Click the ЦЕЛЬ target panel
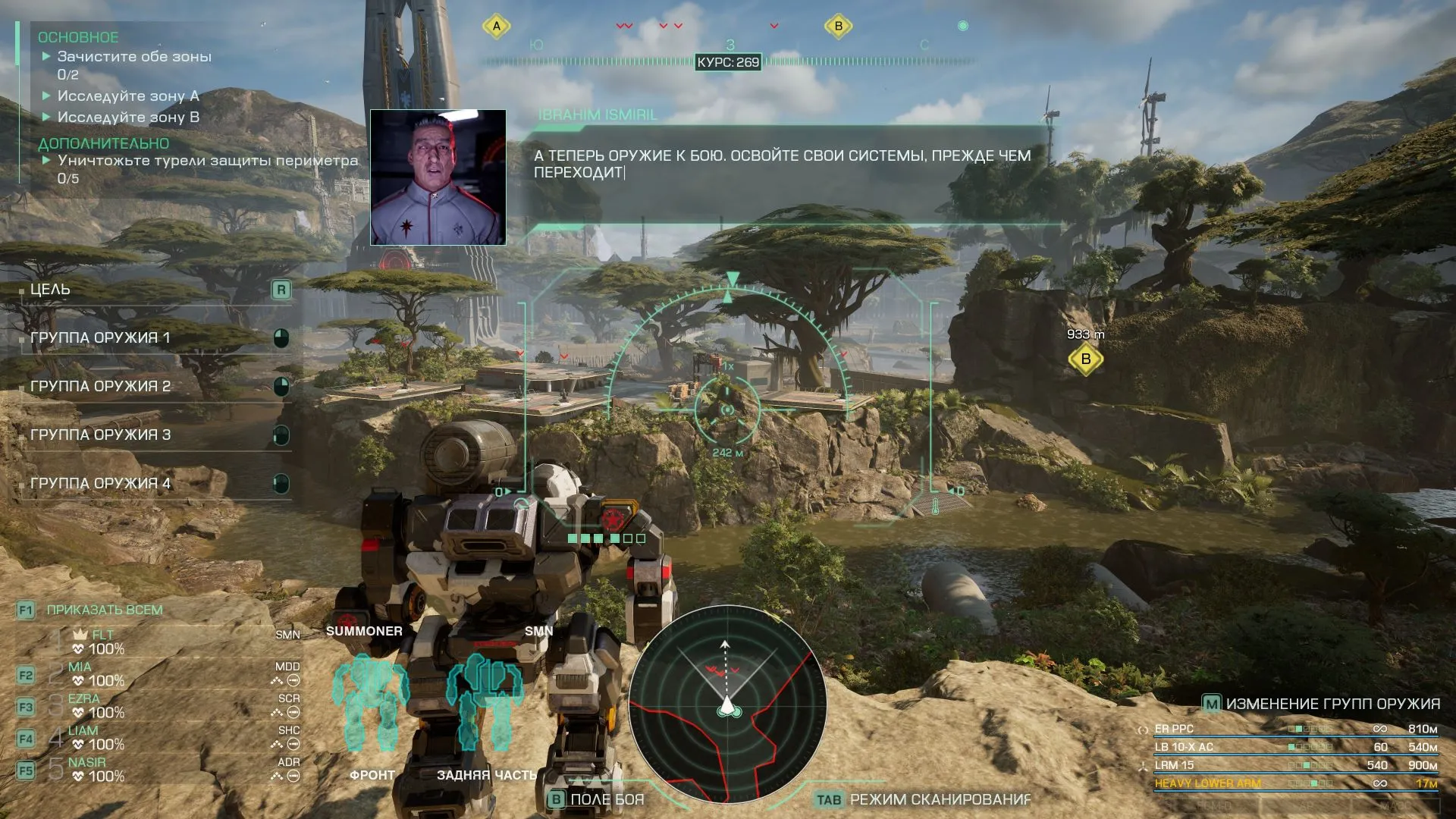This screenshot has width=1456, height=819. [152, 290]
